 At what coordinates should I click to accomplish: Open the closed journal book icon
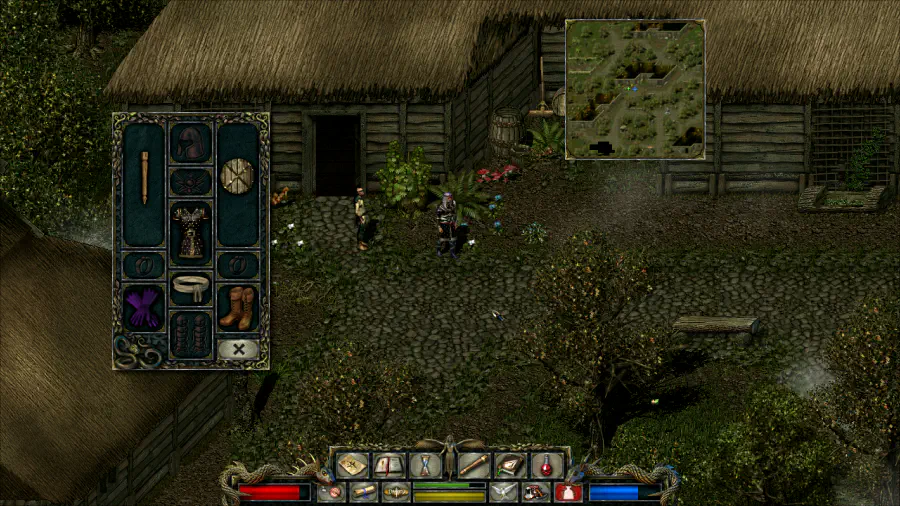(x=510, y=465)
